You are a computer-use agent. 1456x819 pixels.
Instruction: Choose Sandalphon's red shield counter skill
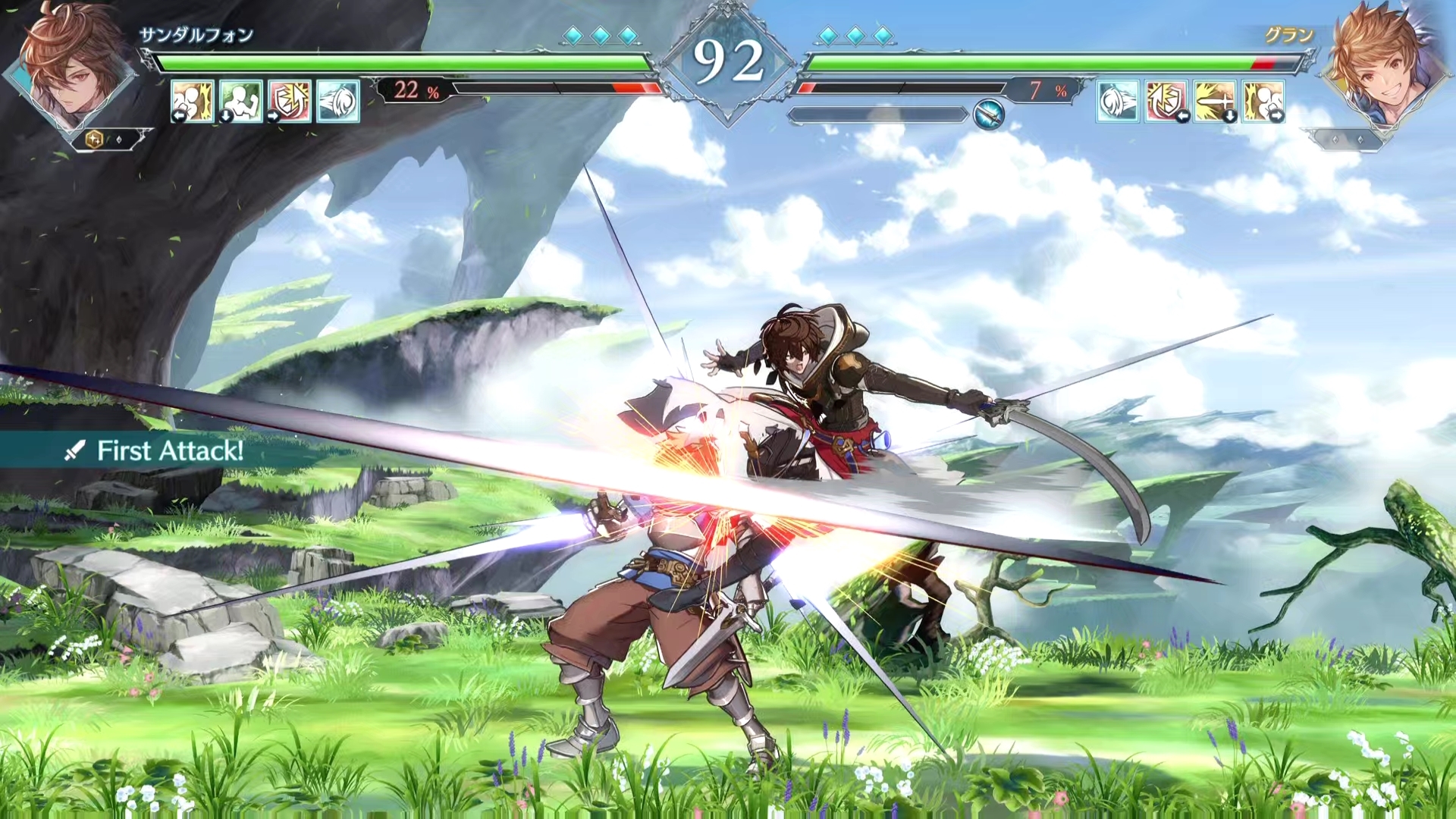(290, 101)
